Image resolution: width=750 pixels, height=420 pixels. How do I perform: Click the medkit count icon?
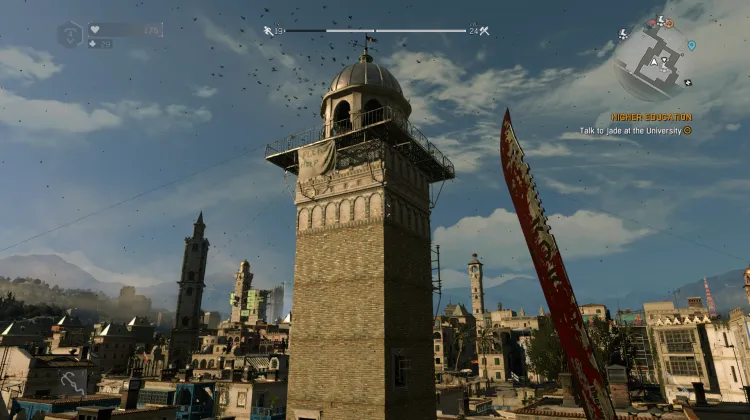93,44
